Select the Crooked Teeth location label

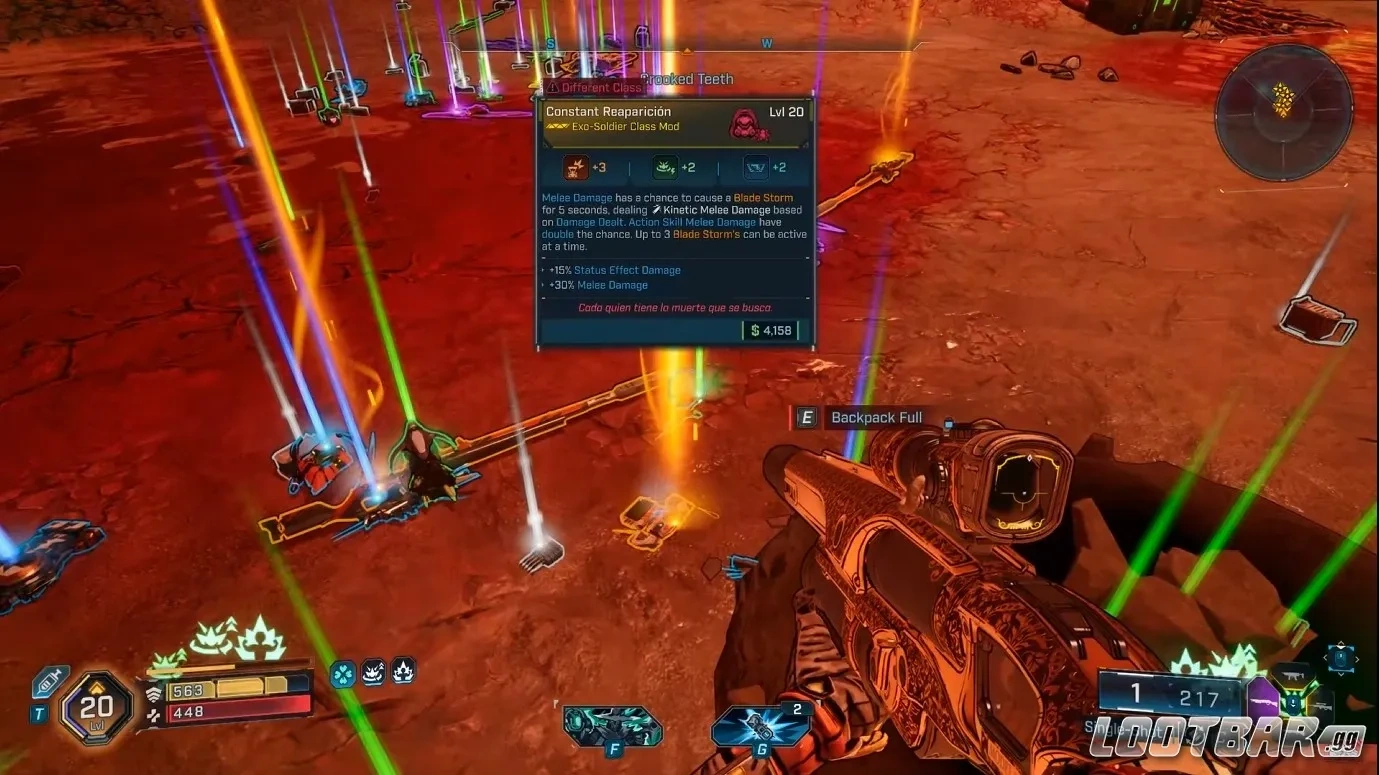tap(687, 78)
